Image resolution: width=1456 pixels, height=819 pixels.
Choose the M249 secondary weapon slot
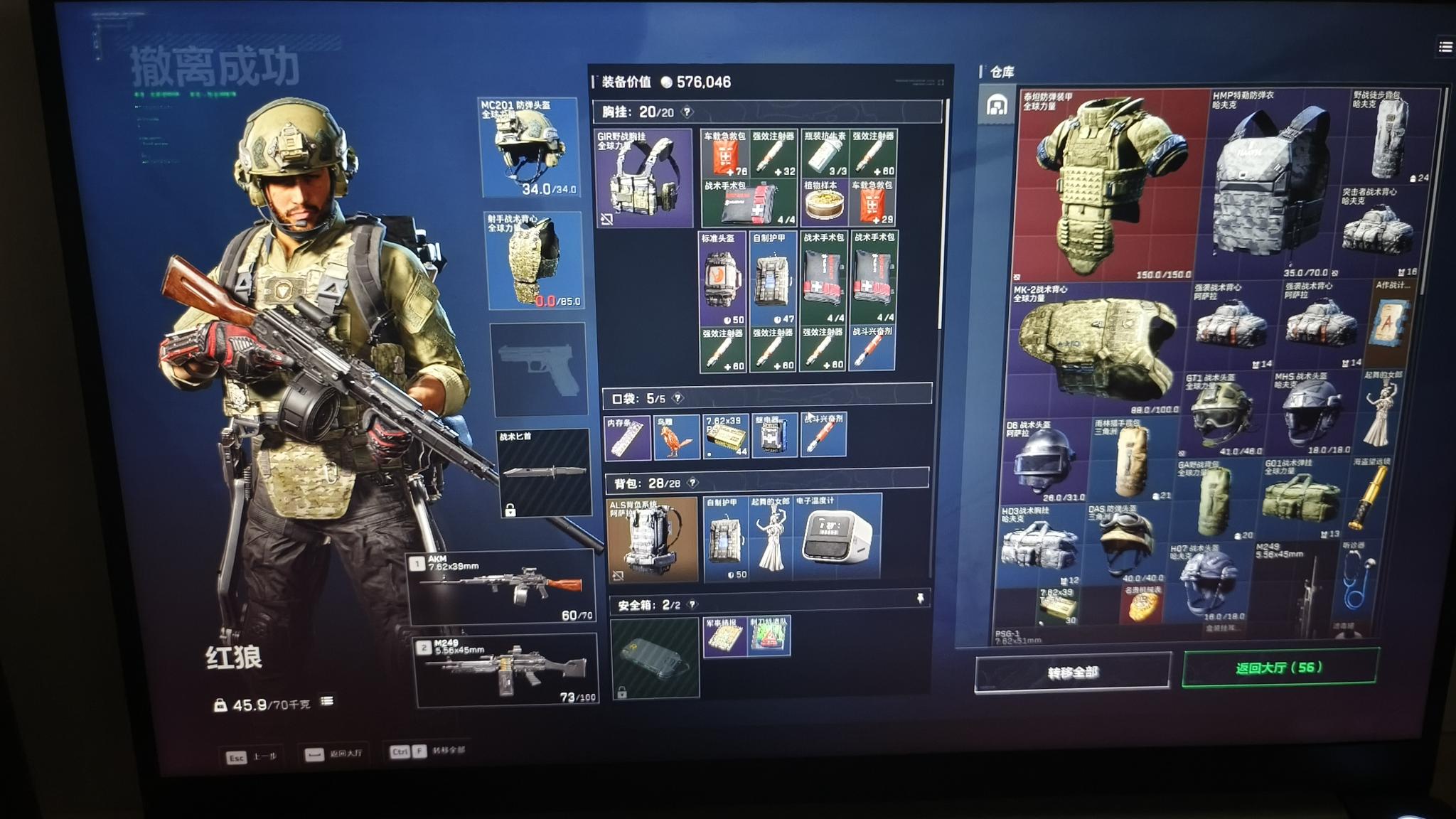click(506, 670)
